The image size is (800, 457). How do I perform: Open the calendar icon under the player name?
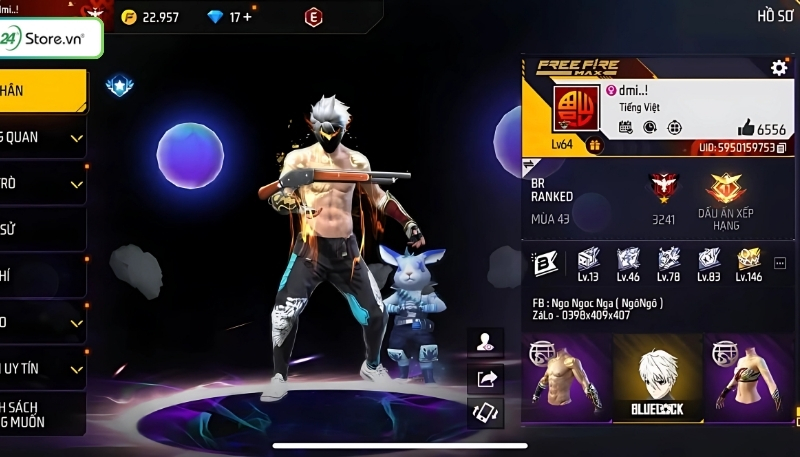[x=625, y=127]
